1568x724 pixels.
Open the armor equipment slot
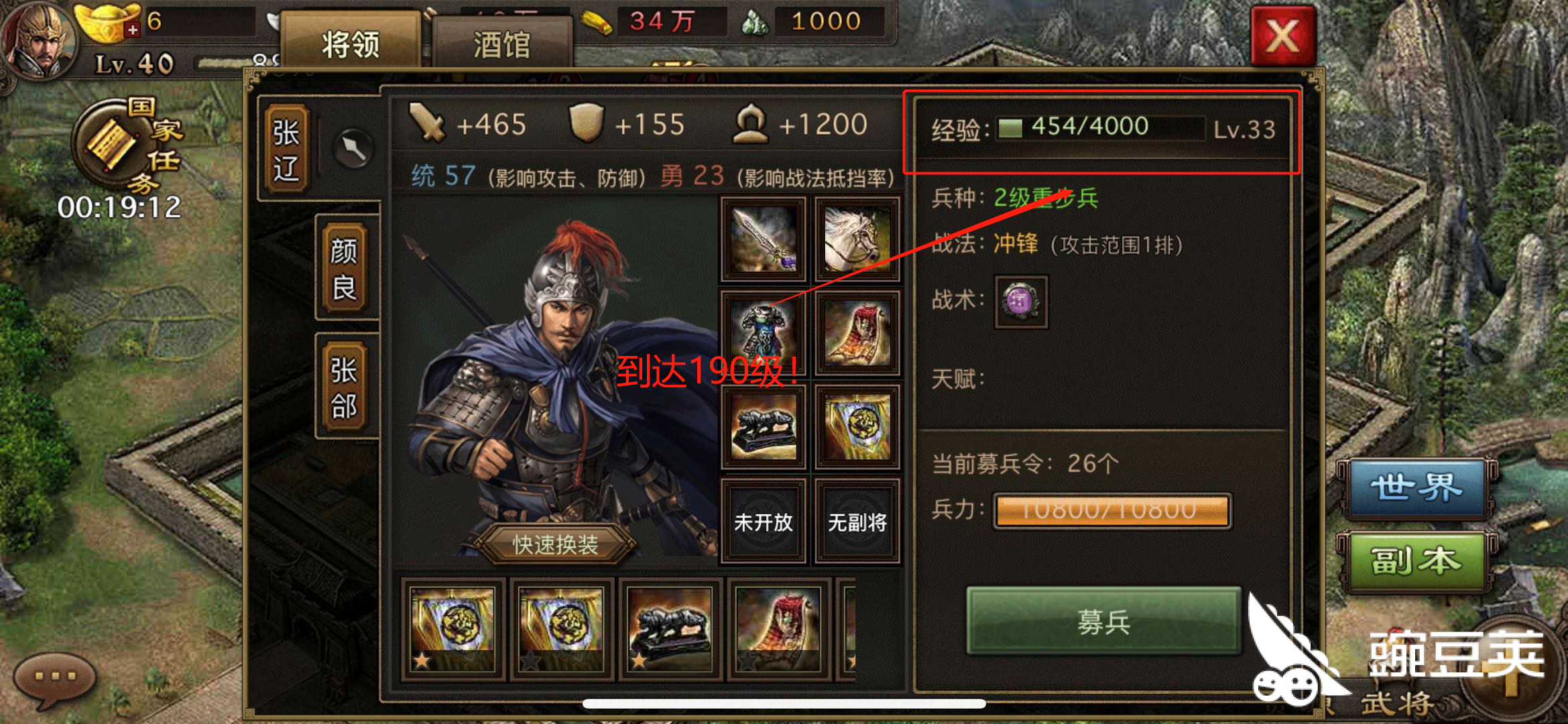pyautogui.click(x=763, y=332)
